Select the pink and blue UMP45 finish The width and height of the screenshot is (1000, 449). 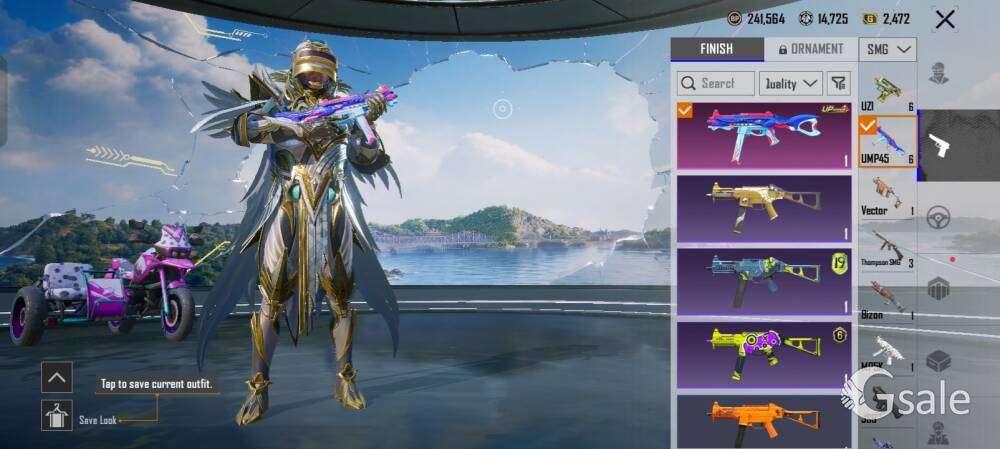click(763, 136)
